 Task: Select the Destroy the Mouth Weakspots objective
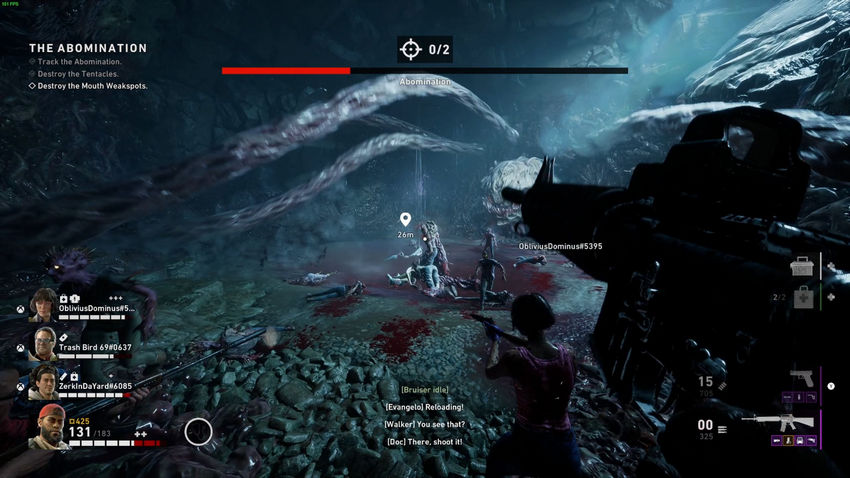[x=92, y=86]
